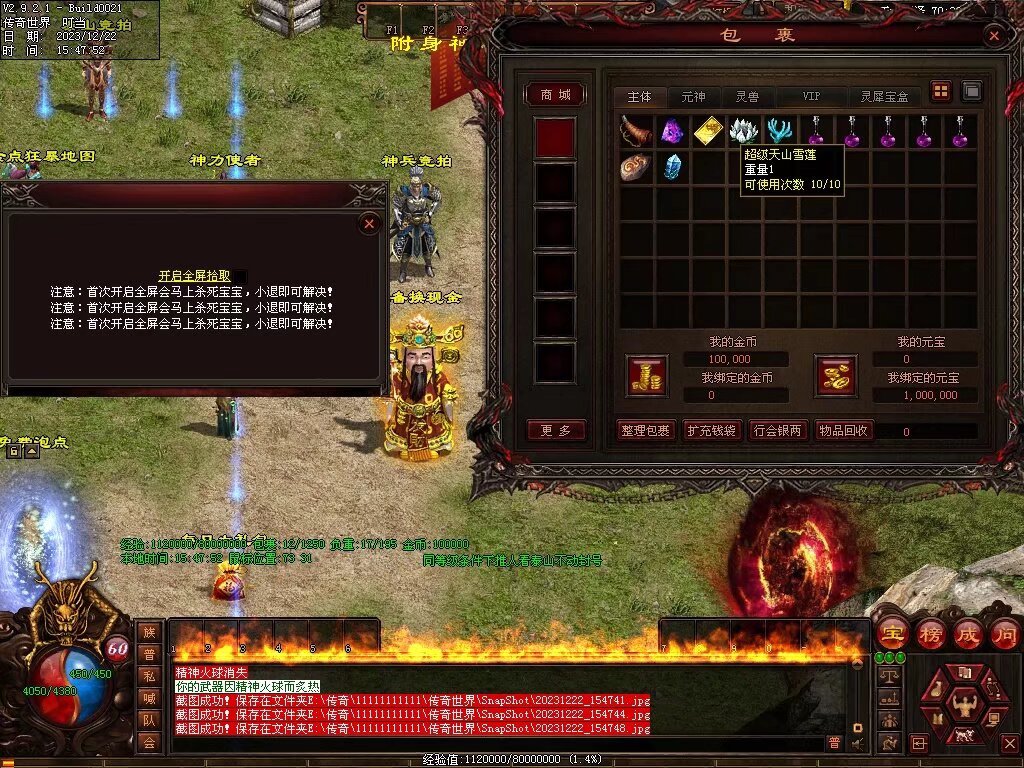Select the 灵犀宝盒 tab
1024x768 pixels.
point(885,97)
